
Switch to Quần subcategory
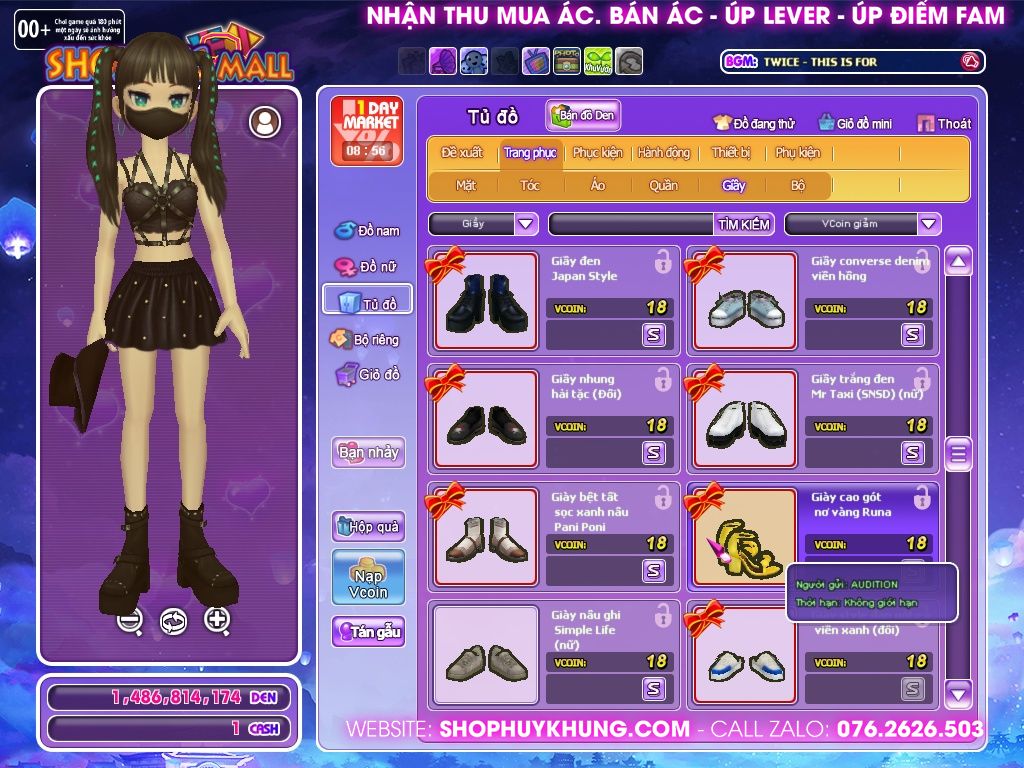[663, 185]
